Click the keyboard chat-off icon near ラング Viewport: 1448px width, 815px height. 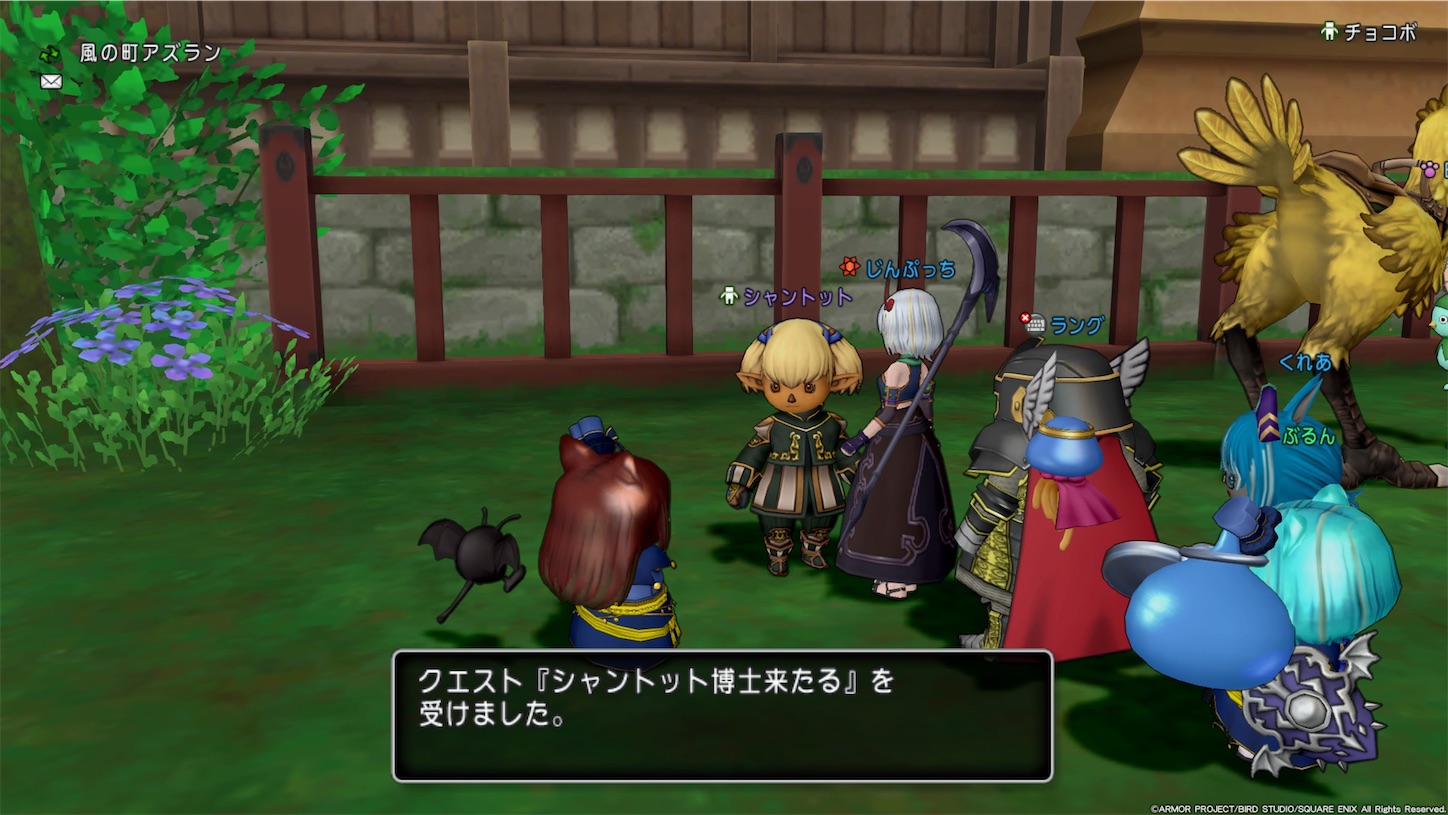click(1036, 324)
